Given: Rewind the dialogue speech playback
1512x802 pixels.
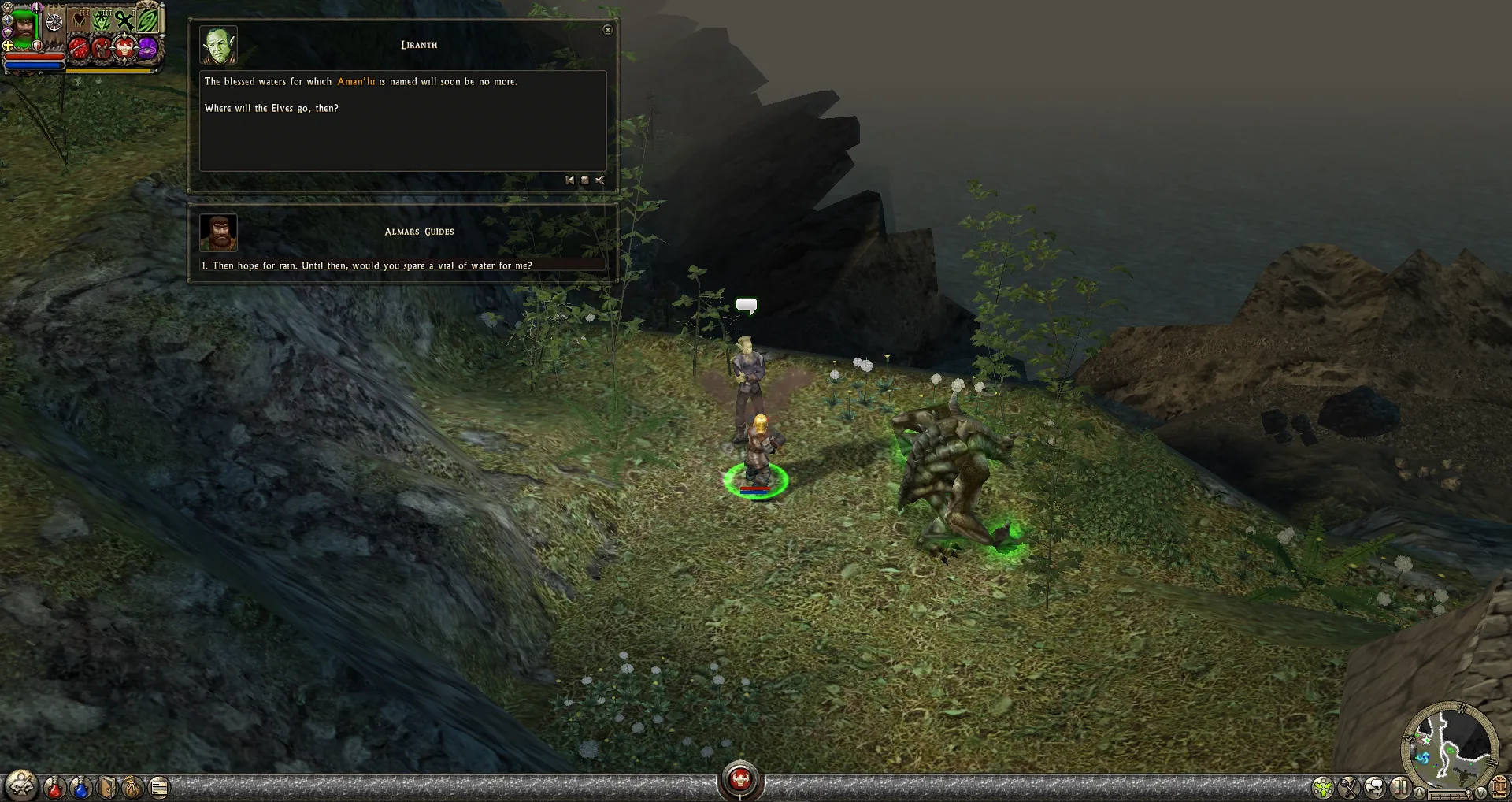Looking at the screenshot, I should 569,180.
